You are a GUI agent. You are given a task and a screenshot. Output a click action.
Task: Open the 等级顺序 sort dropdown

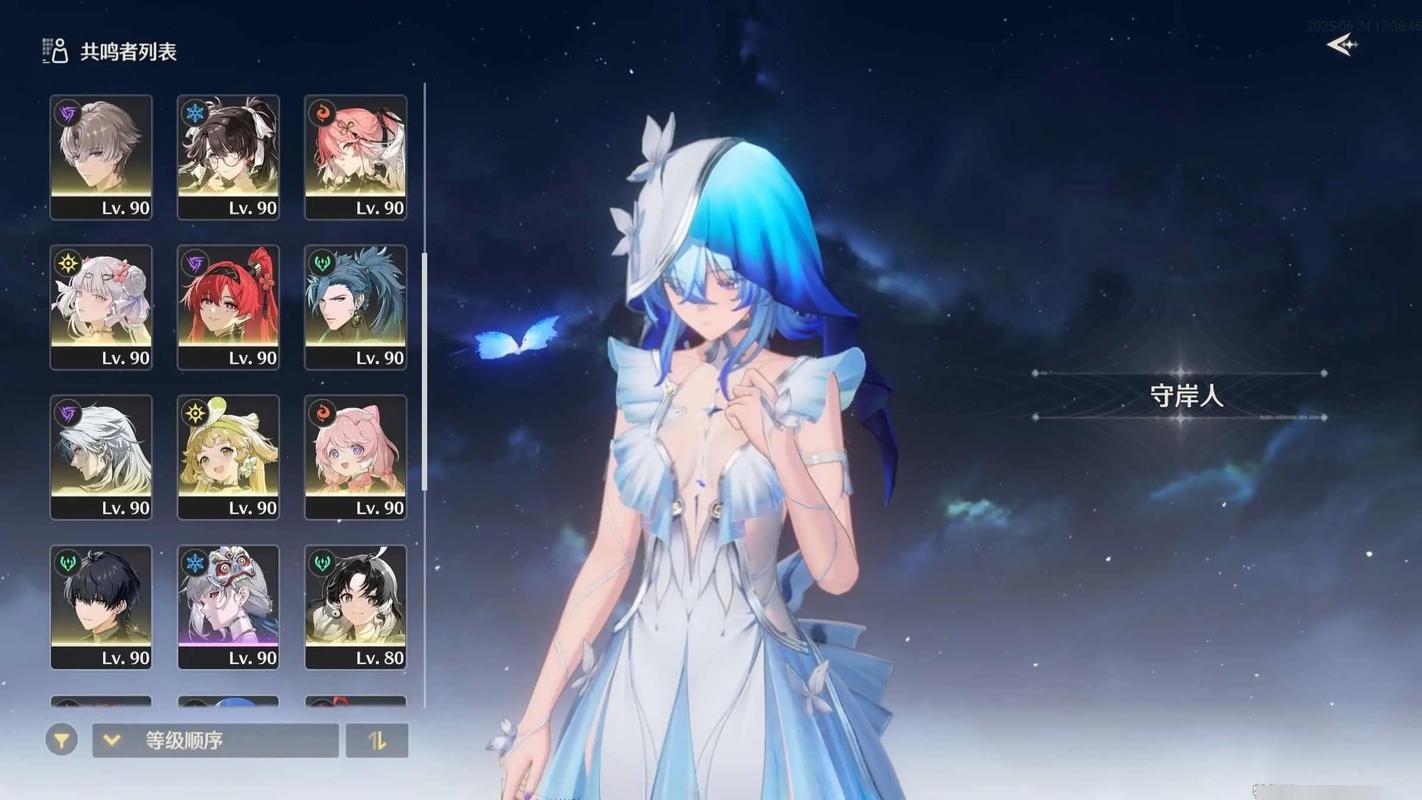pyautogui.click(x=215, y=740)
